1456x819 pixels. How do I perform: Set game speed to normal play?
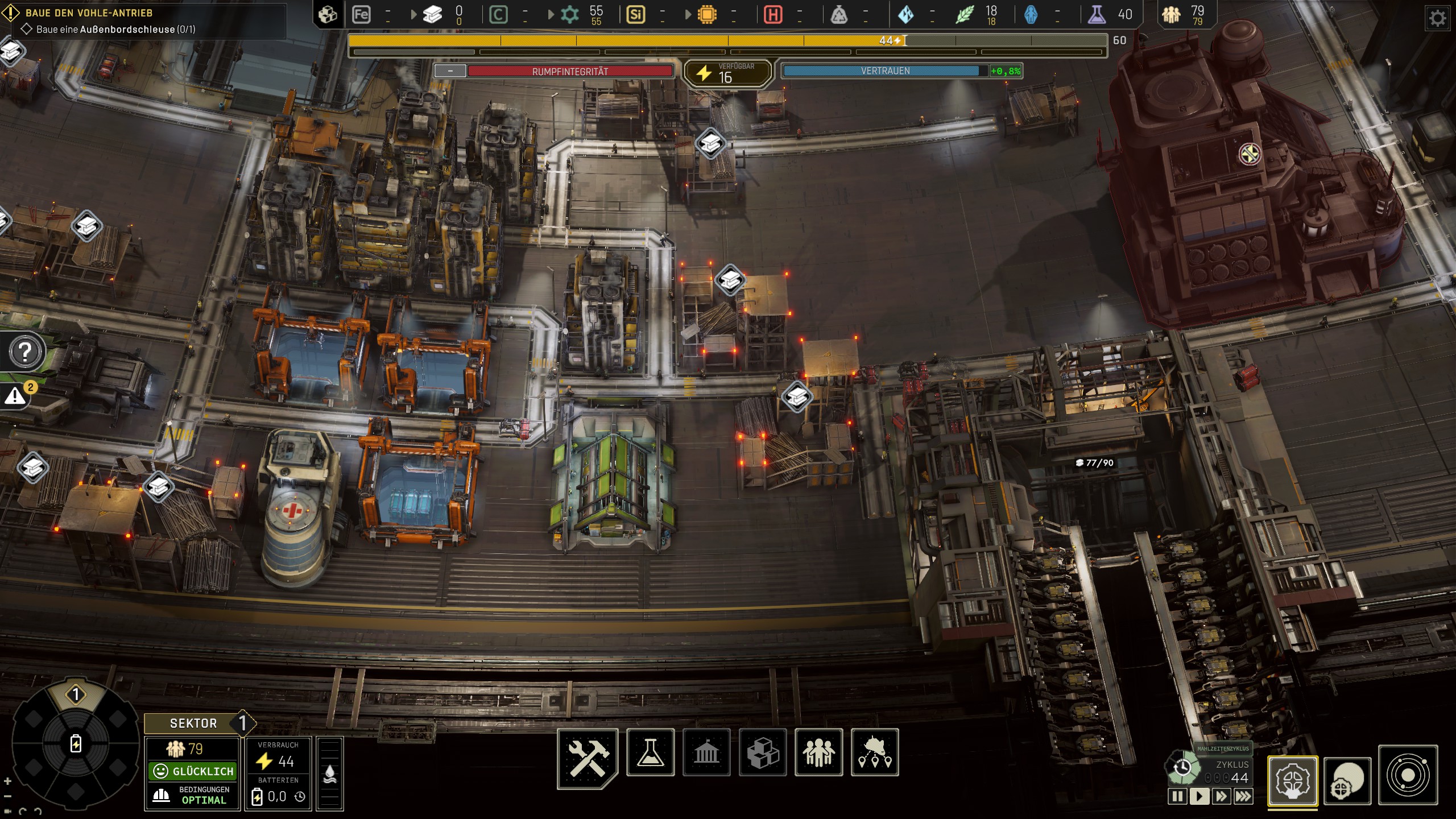tap(1199, 796)
